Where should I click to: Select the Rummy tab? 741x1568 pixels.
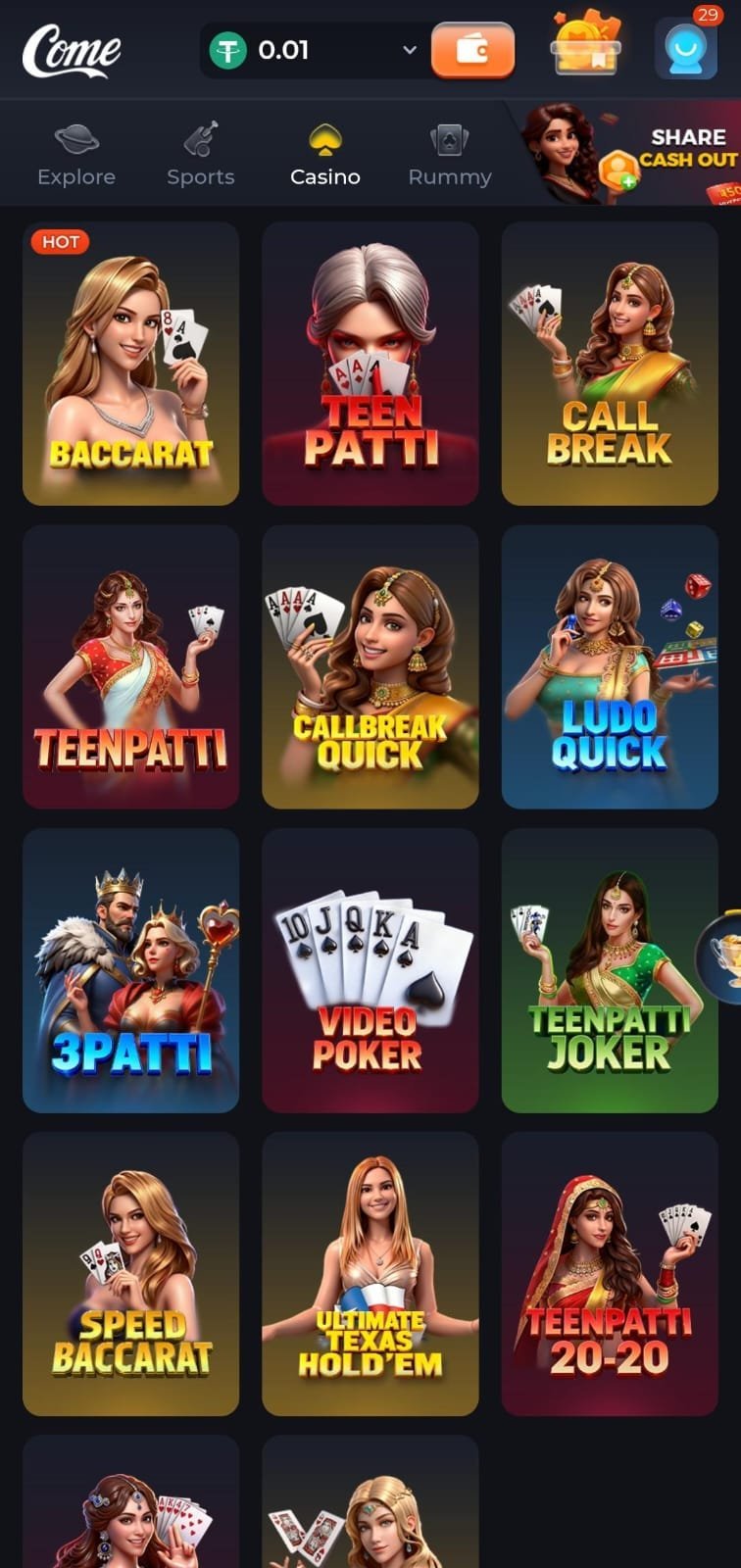[x=450, y=155]
